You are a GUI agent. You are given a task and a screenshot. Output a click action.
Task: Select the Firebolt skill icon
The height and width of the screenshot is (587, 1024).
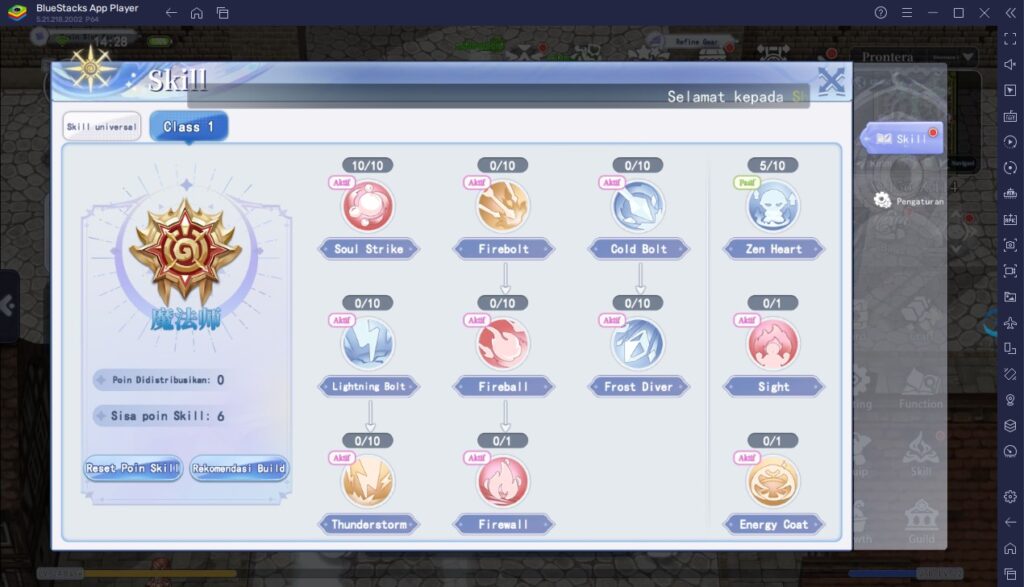coord(504,205)
